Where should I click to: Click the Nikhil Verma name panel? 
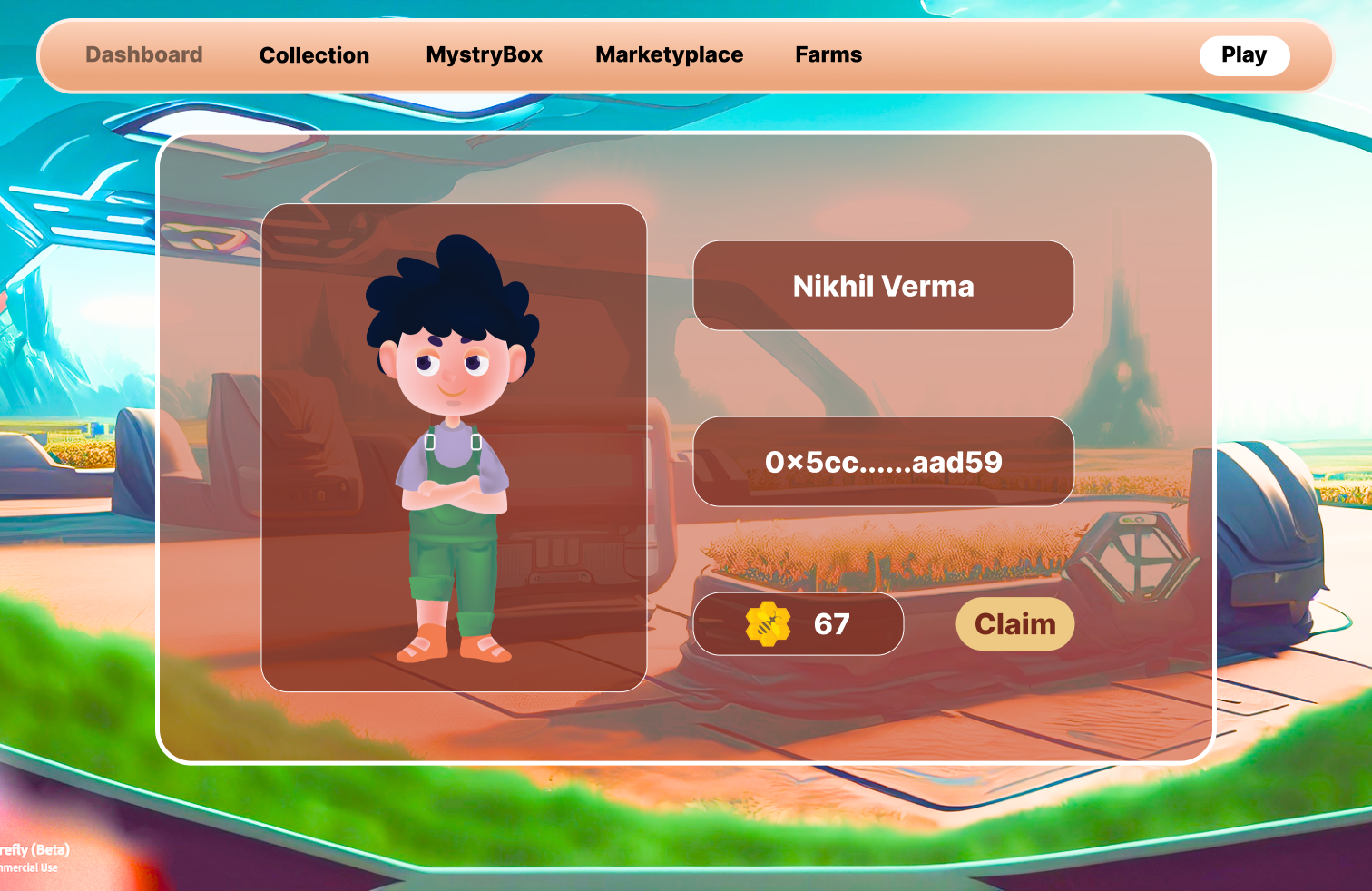883,286
